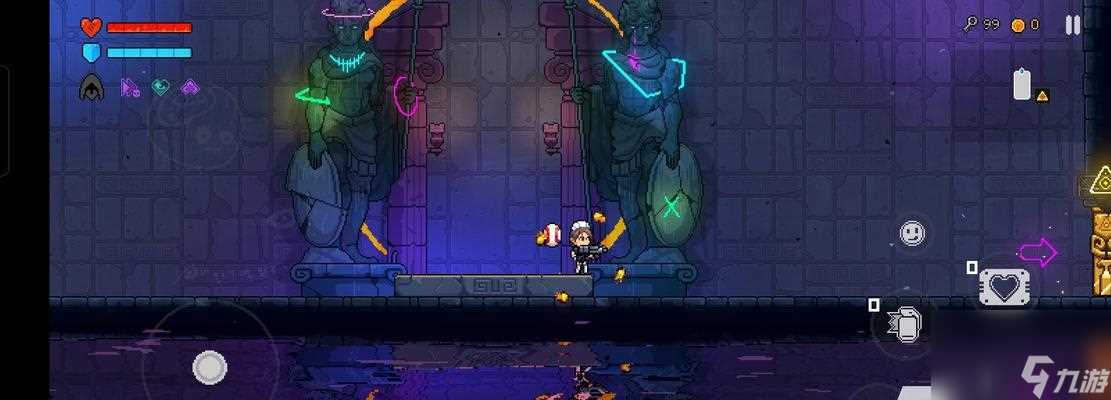Pause the game with the pause button
Viewport: 1111px width, 400px height.
[x=1072, y=25]
